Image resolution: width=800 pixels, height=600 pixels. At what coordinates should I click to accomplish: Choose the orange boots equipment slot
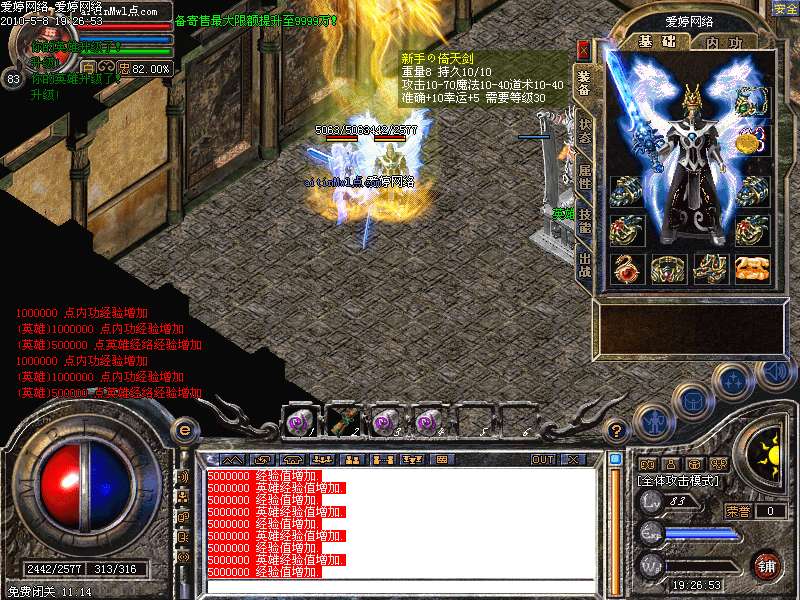[x=751, y=268]
